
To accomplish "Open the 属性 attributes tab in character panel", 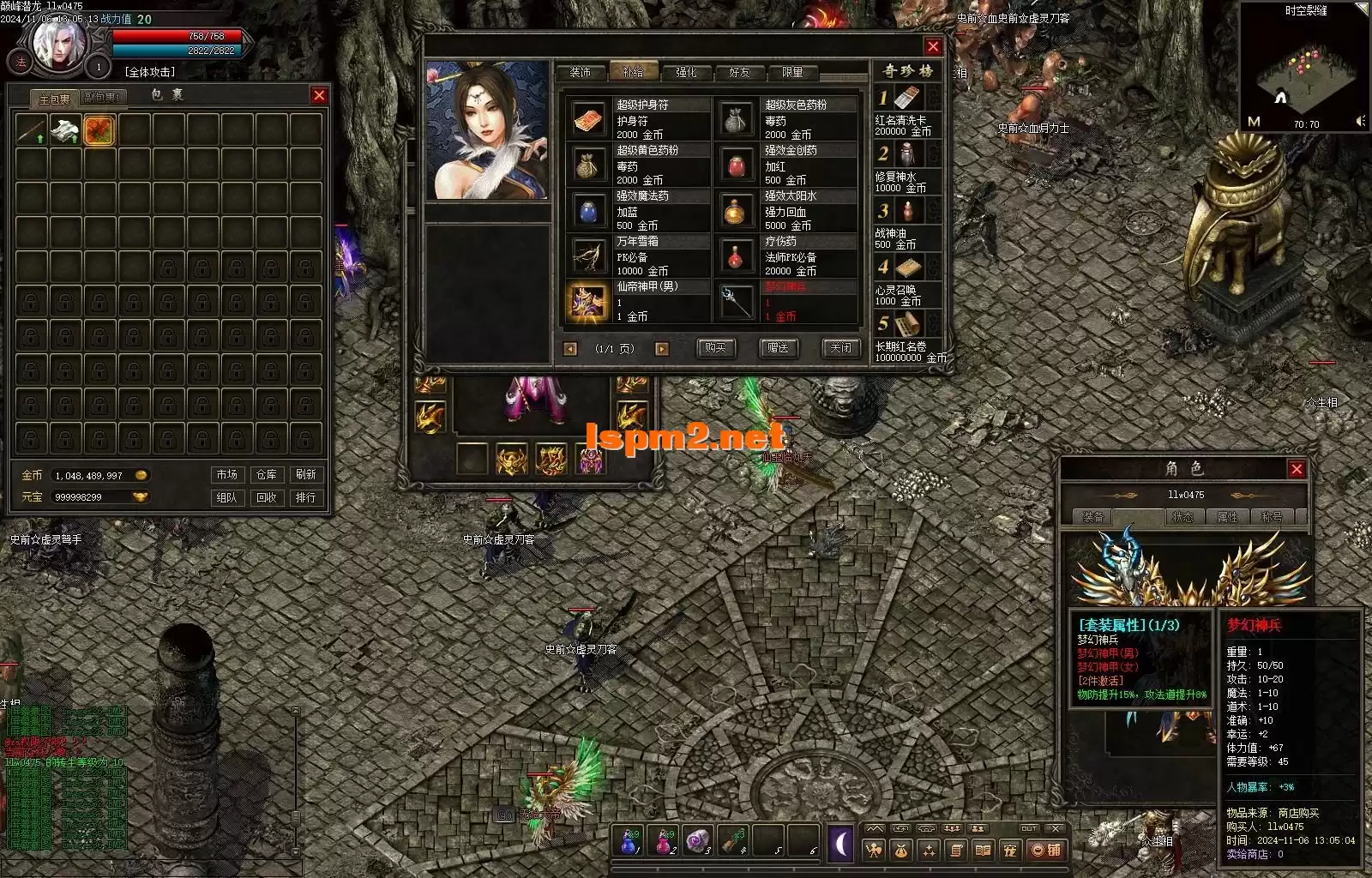I will coord(1227,517).
